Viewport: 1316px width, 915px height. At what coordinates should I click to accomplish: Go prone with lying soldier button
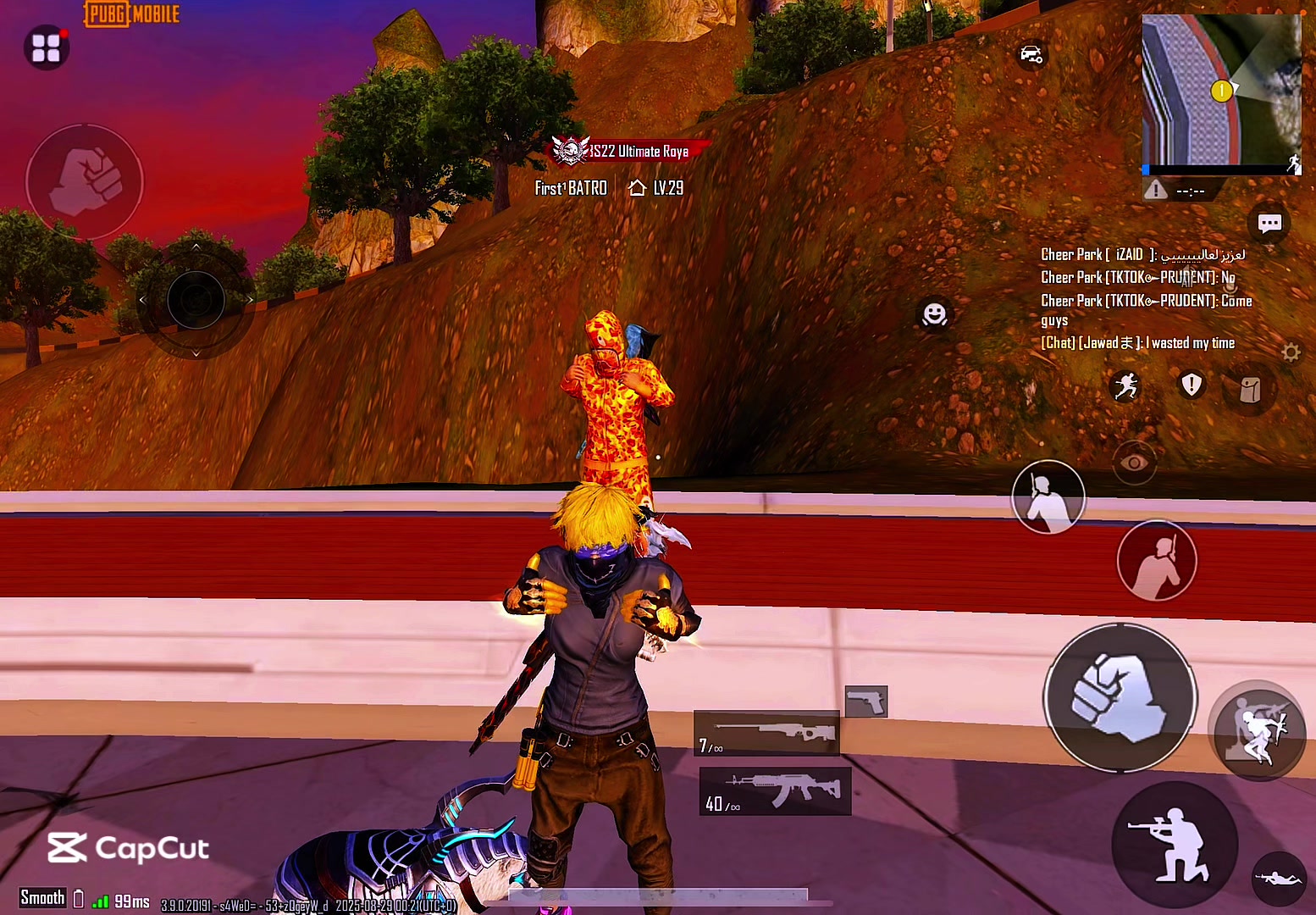1278,879
